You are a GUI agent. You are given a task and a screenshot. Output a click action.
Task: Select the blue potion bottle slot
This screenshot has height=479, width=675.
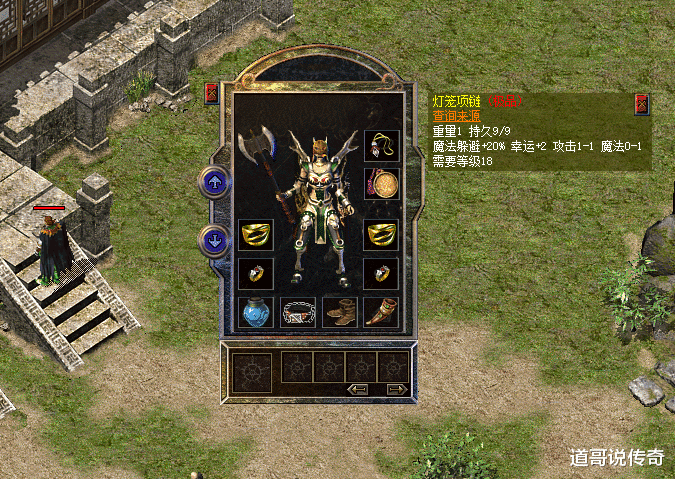pos(255,312)
